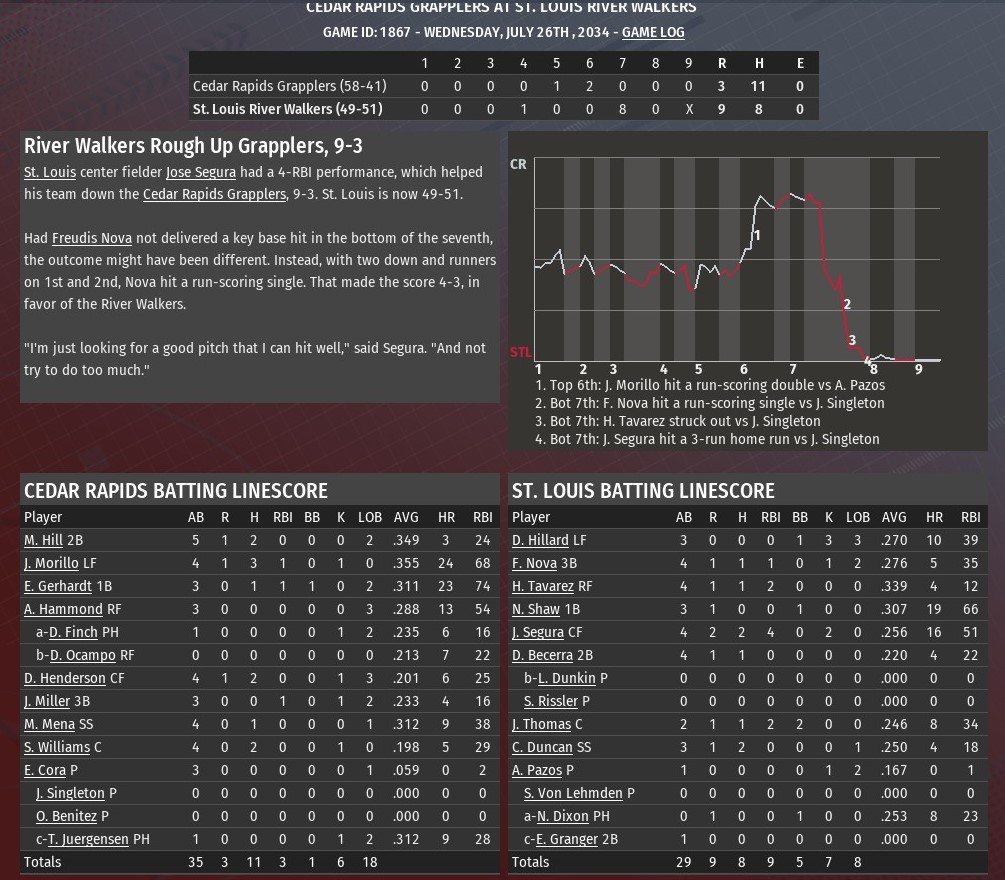Image resolution: width=1005 pixels, height=880 pixels.
Task: Open pinch hitter T. Juergensen's page
Action: 88,839
